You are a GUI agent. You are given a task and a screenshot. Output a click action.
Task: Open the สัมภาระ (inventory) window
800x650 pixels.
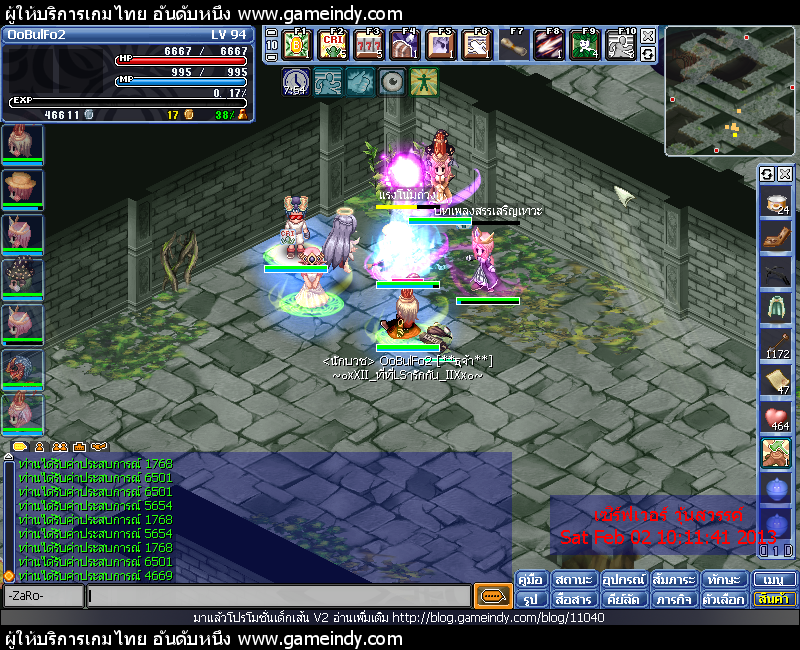click(x=675, y=579)
